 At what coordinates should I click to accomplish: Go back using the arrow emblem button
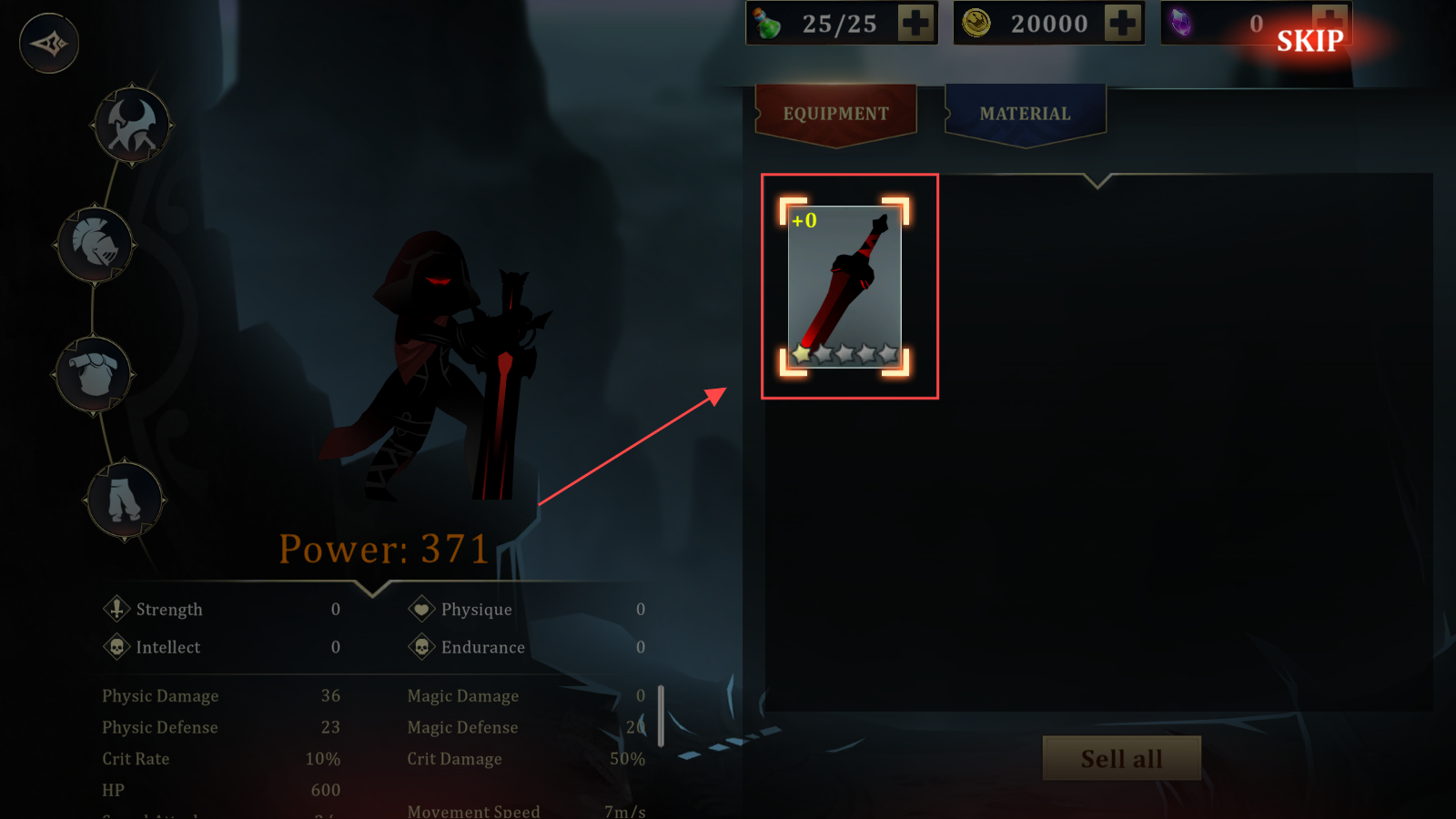49,43
